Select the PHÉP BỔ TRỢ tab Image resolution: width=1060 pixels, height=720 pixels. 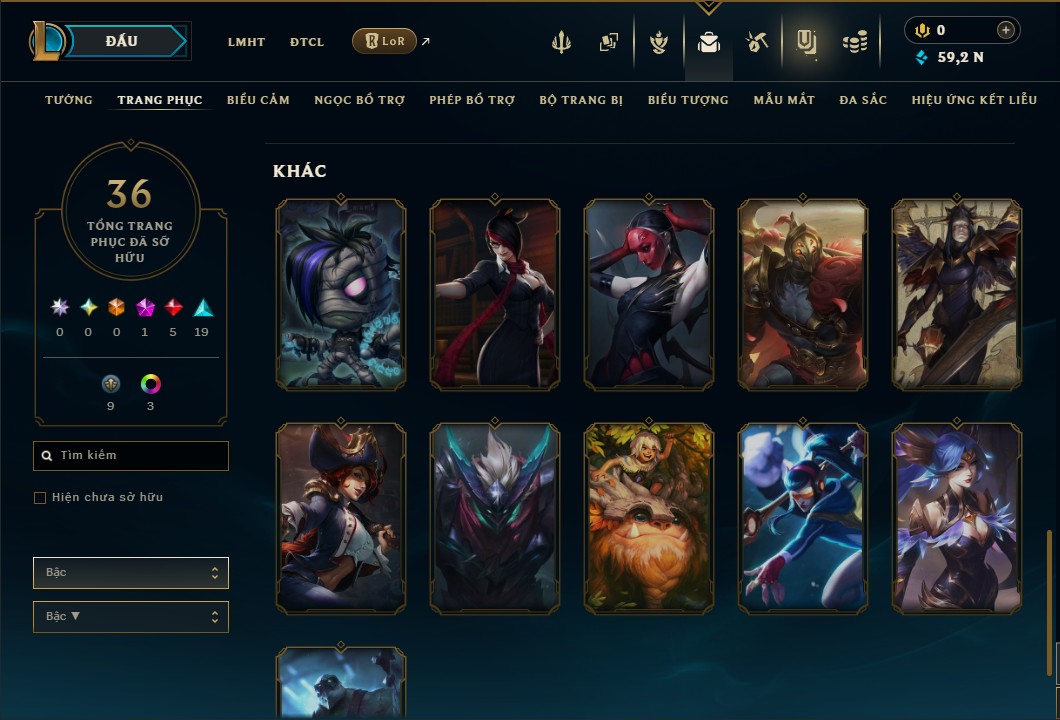click(472, 100)
